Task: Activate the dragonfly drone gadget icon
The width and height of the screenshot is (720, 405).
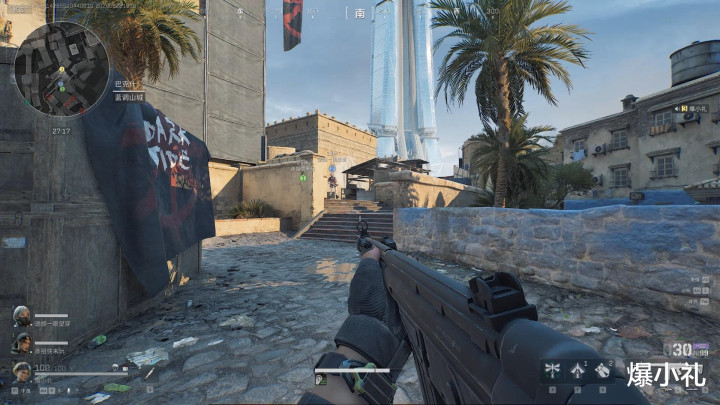Action: (550, 370)
